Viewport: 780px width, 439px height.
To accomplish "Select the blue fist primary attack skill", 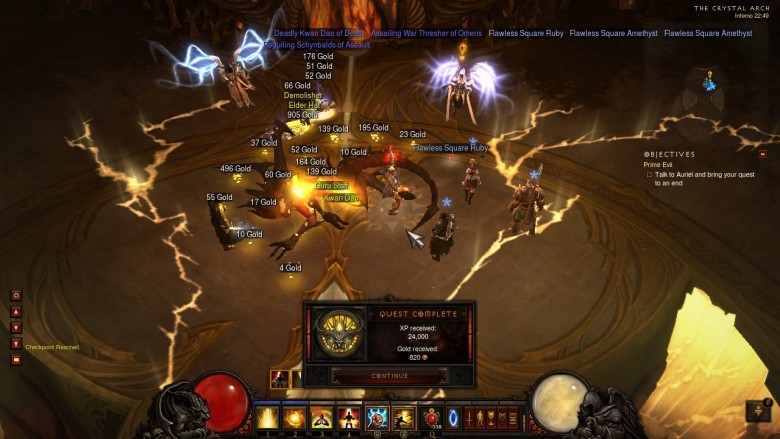I will pos(377,417).
